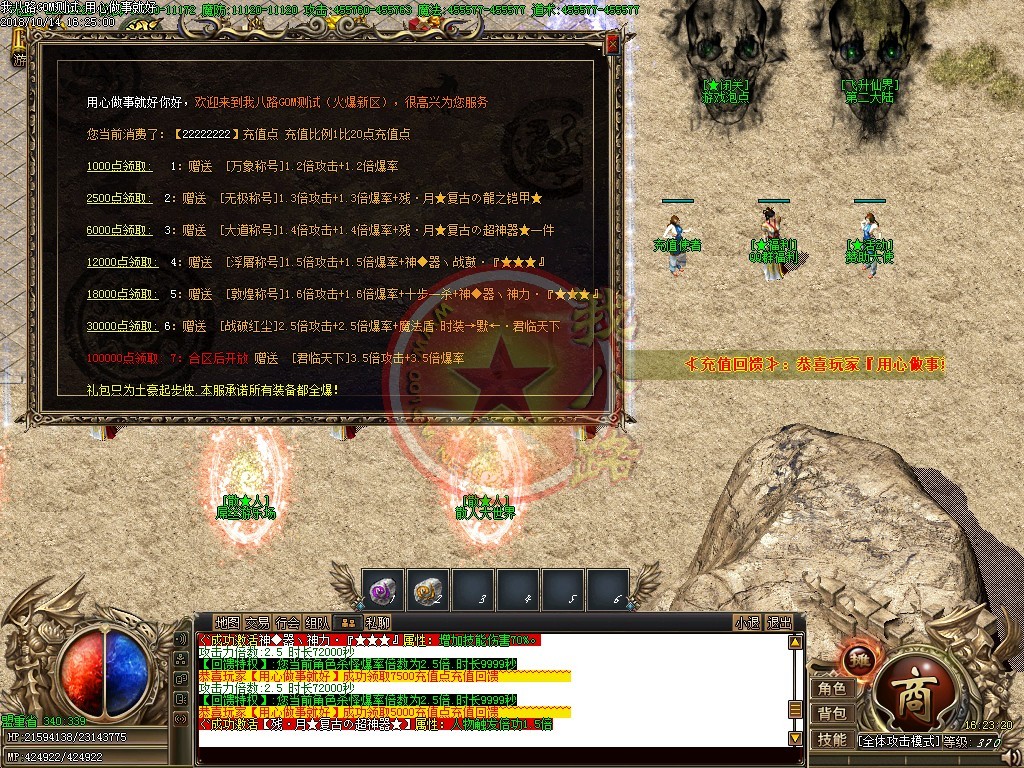Claim the 18000点领取 reward
Screen dimensions: 1024x768
click(x=121, y=295)
